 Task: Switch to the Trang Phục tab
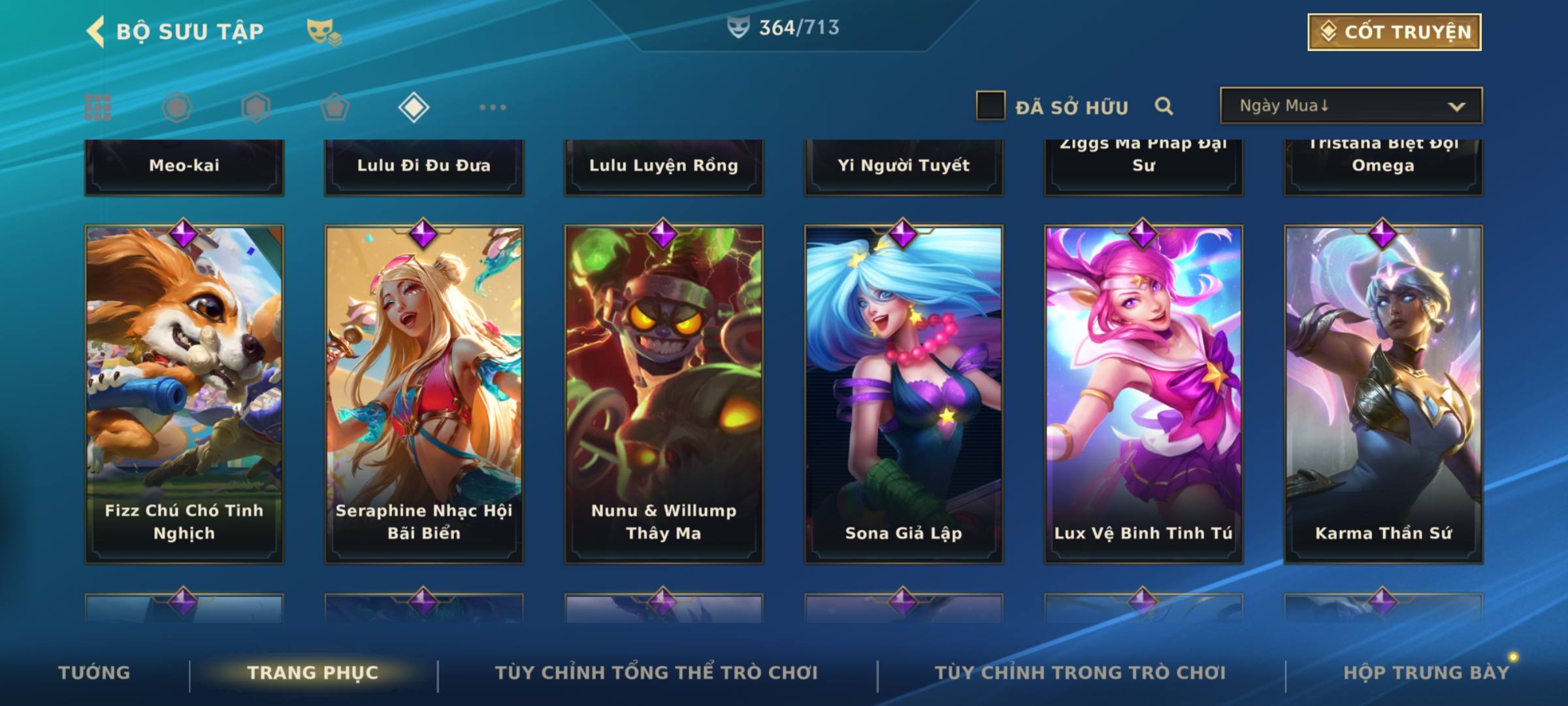tap(313, 673)
